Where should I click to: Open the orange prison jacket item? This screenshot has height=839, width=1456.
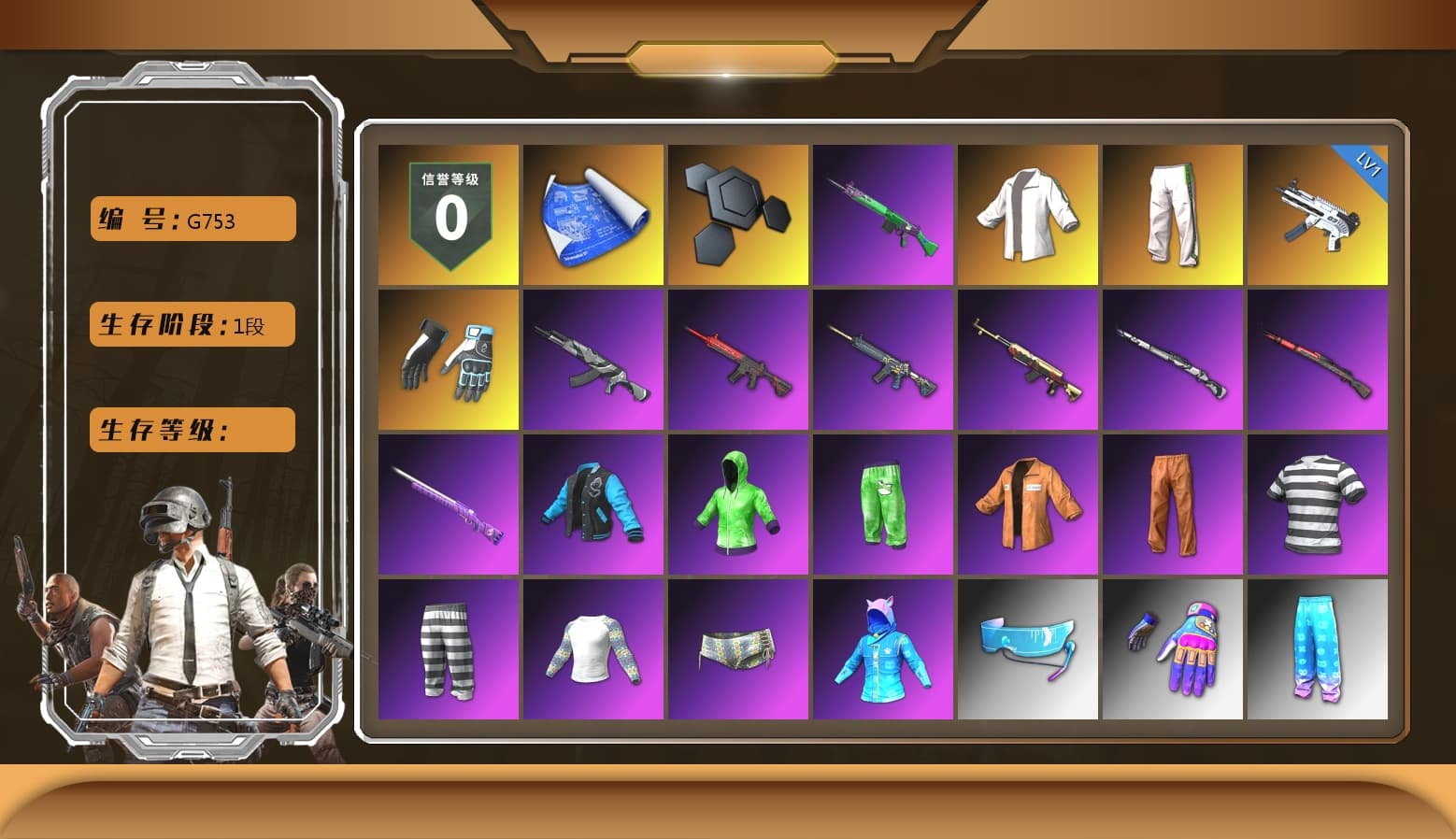1028,505
